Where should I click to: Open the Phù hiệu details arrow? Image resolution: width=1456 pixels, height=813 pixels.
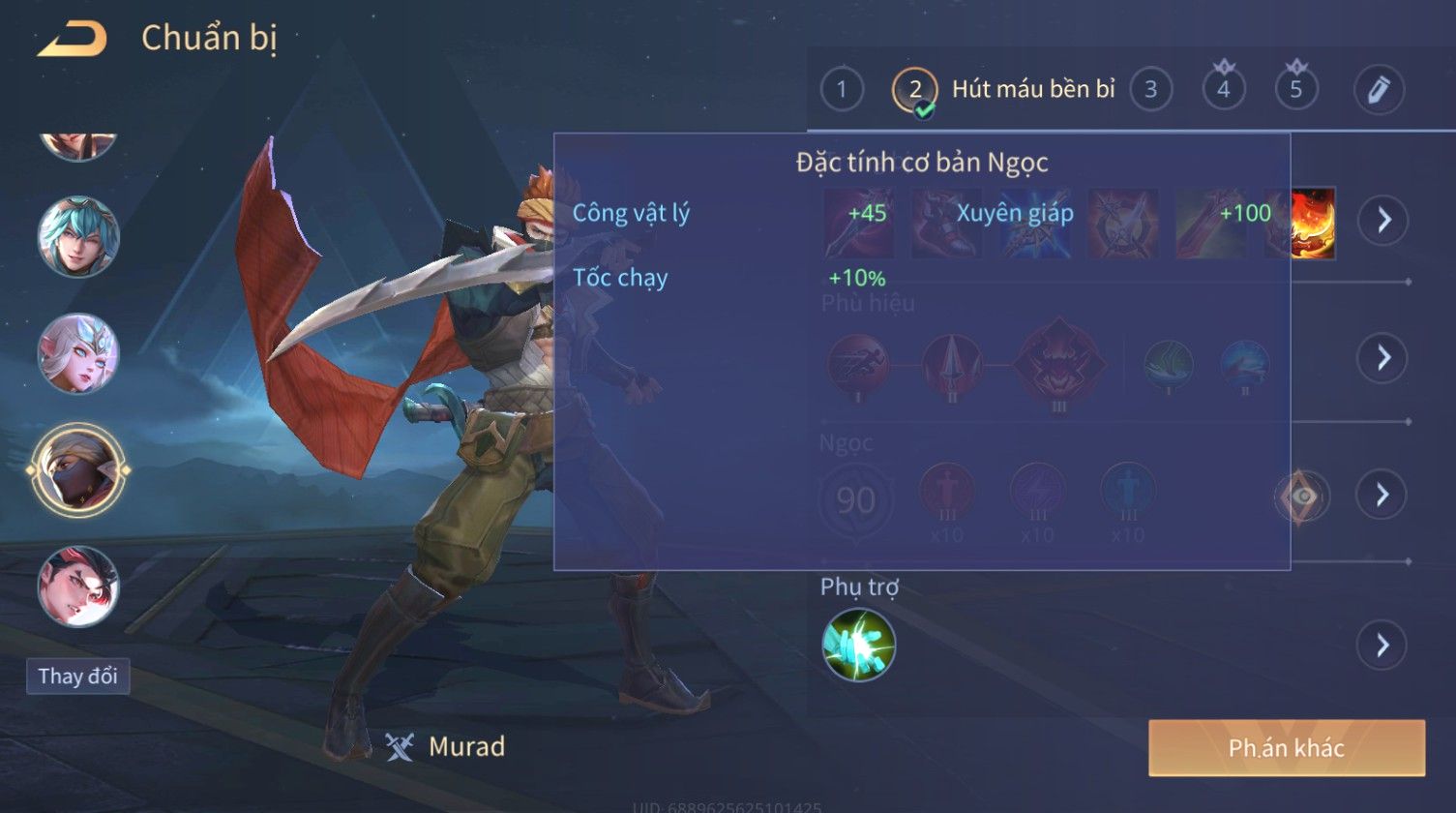pyautogui.click(x=1382, y=358)
